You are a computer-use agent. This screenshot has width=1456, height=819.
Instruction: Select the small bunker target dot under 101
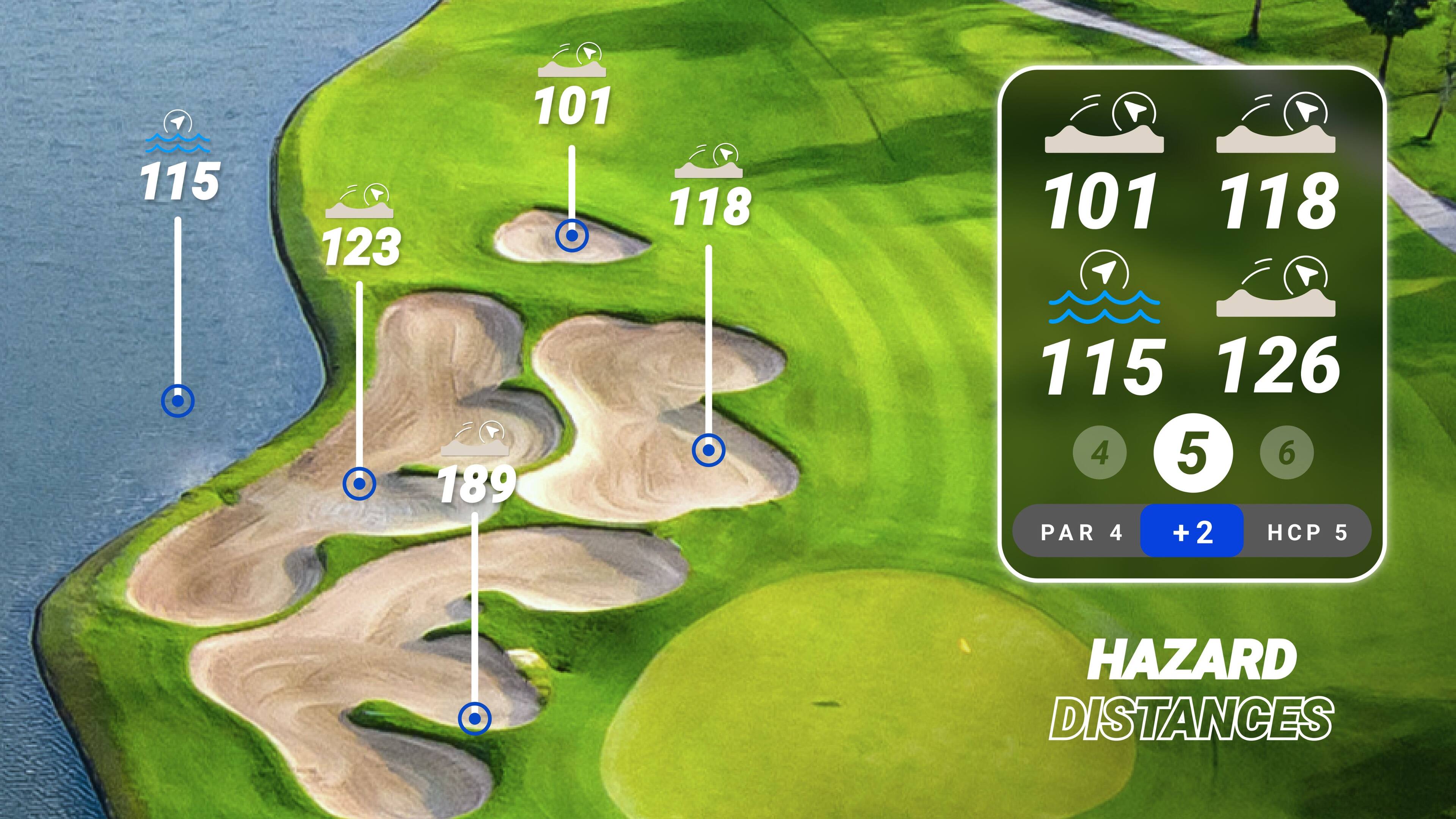572,236
